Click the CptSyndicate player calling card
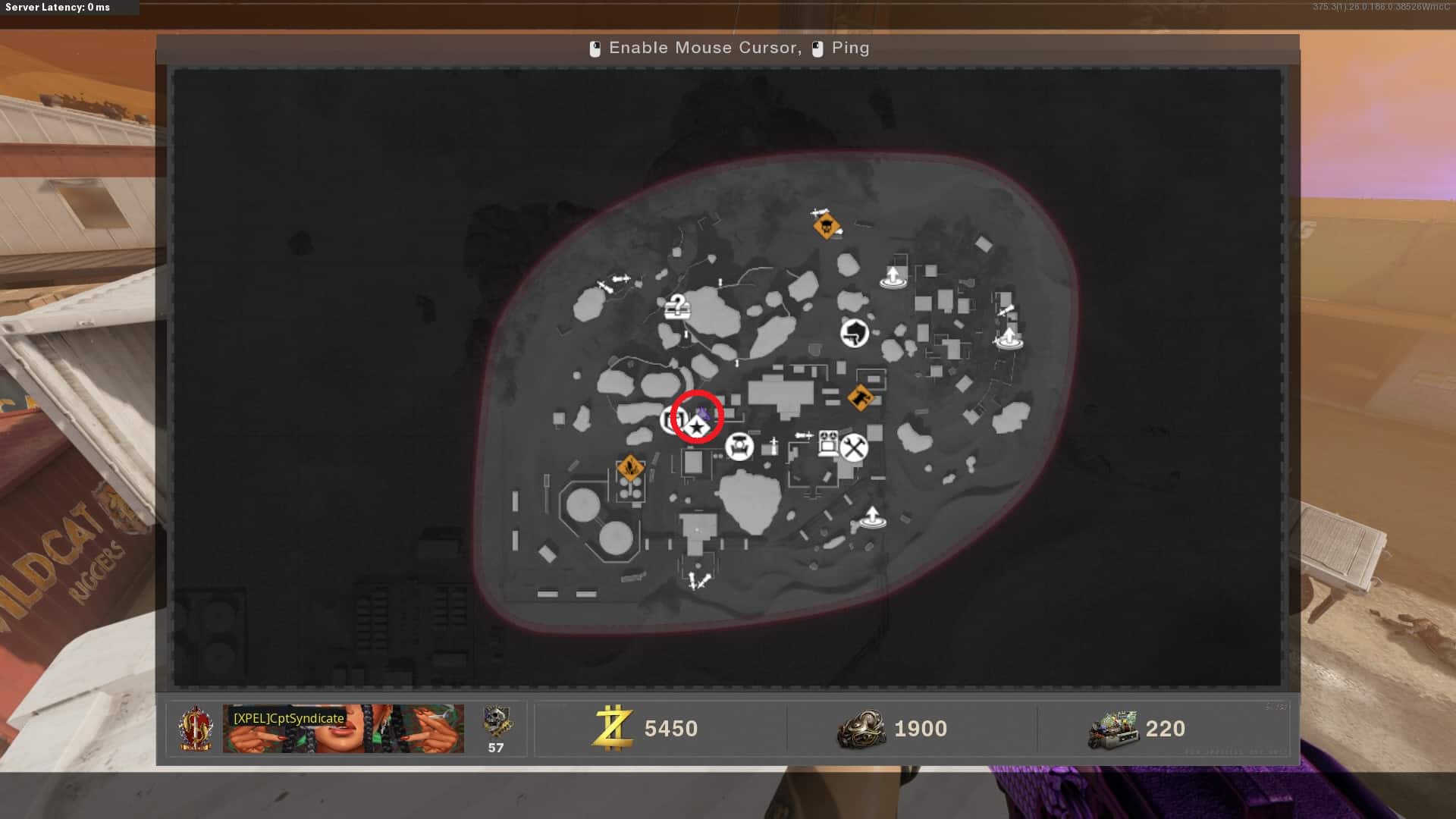1456x819 pixels. 343,728
